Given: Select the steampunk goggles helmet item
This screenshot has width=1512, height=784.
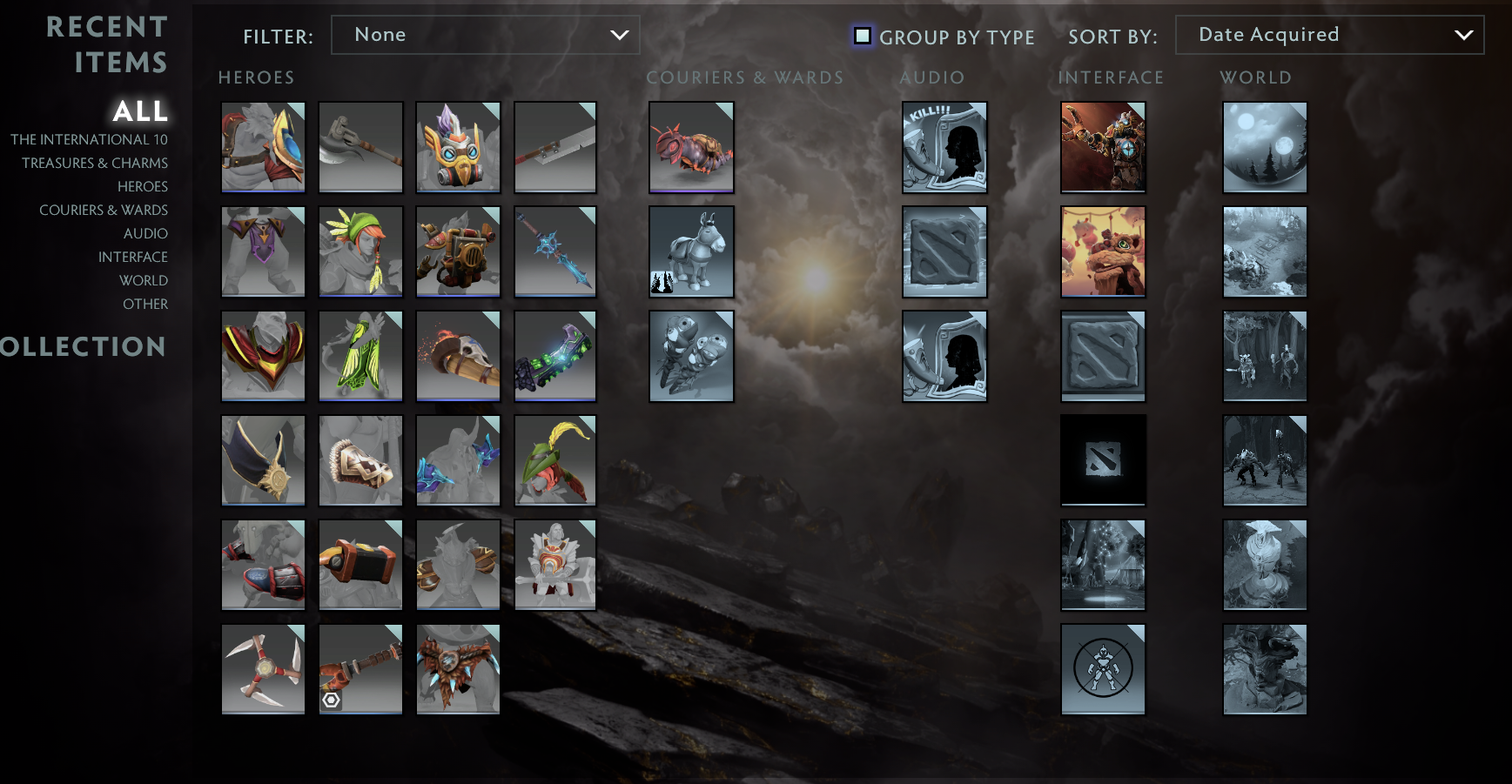Looking at the screenshot, I should 458,147.
